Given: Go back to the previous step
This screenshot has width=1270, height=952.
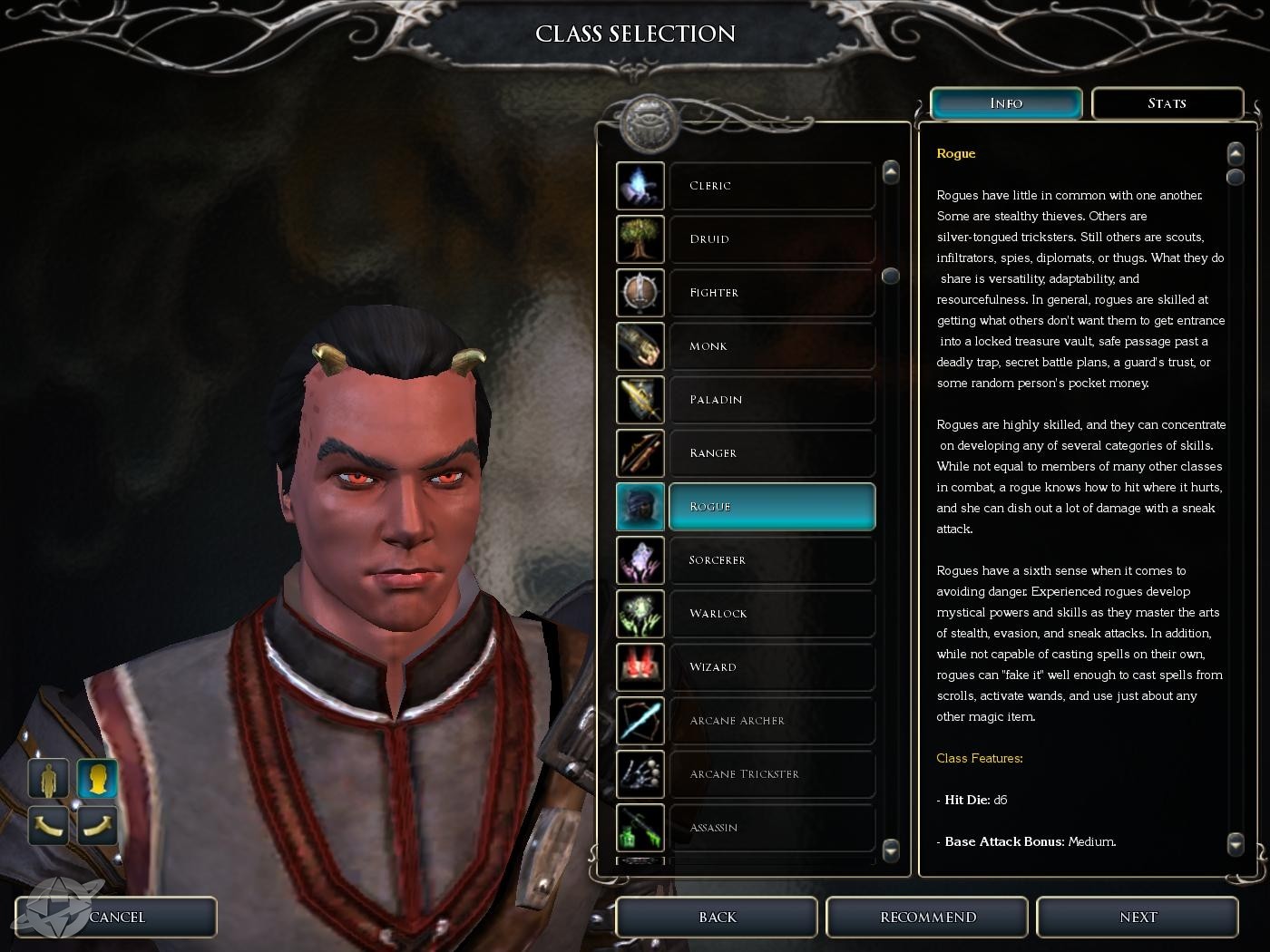Looking at the screenshot, I should pyautogui.click(x=717, y=918).
